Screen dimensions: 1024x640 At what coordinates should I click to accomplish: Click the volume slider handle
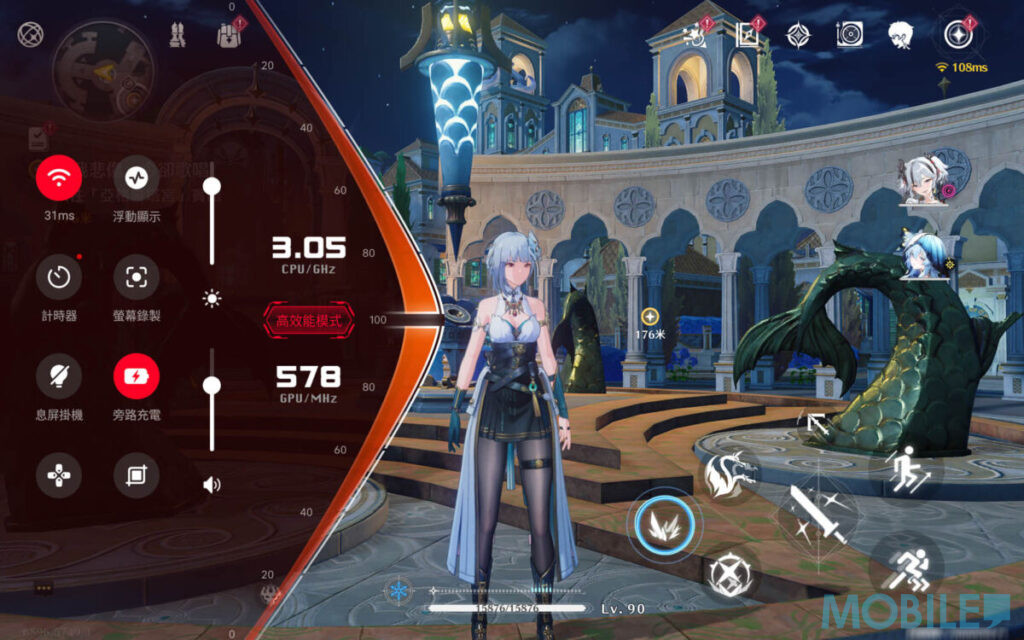[212, 385]
